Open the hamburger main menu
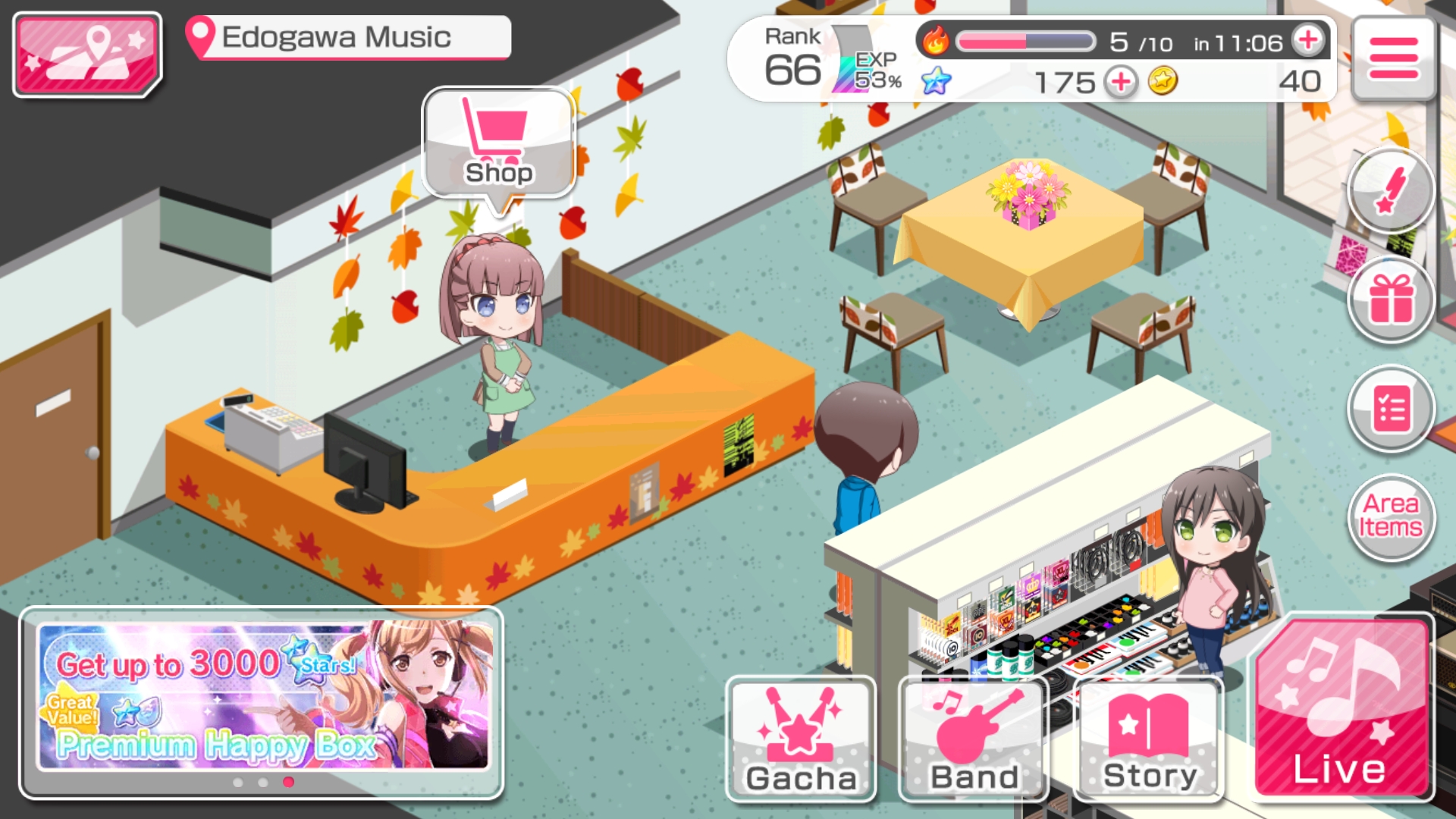1456x819 pixels. [1393, 59]
